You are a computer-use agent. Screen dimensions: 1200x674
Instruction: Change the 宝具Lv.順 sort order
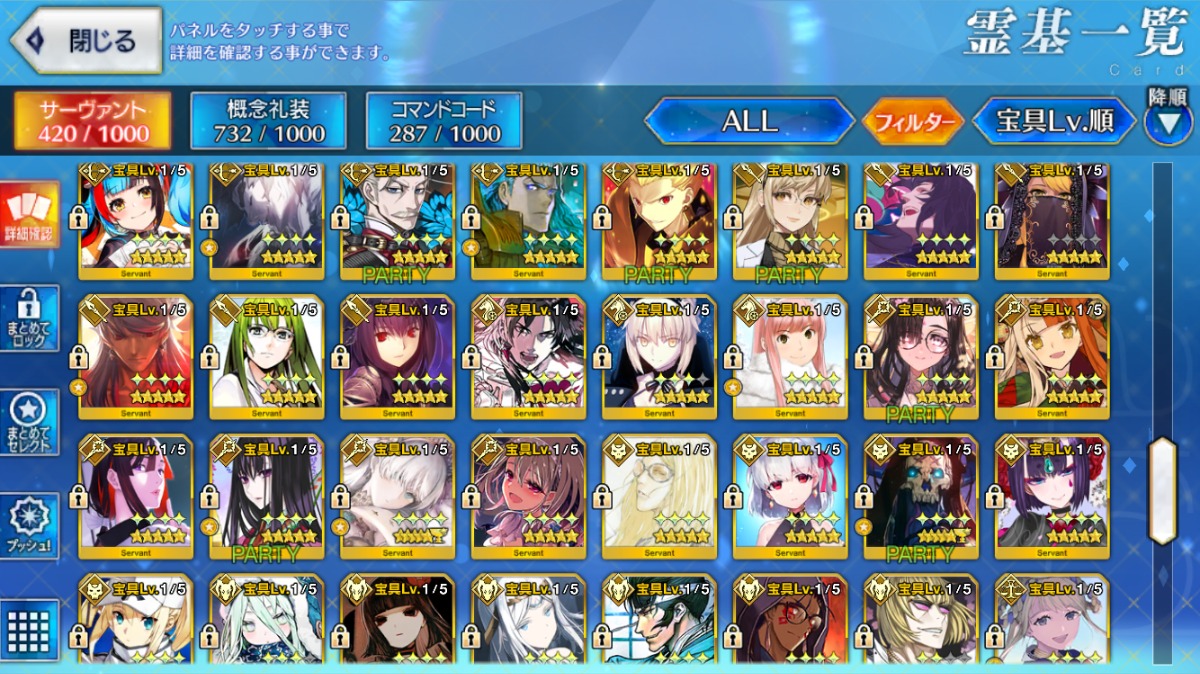point(1054,122)
